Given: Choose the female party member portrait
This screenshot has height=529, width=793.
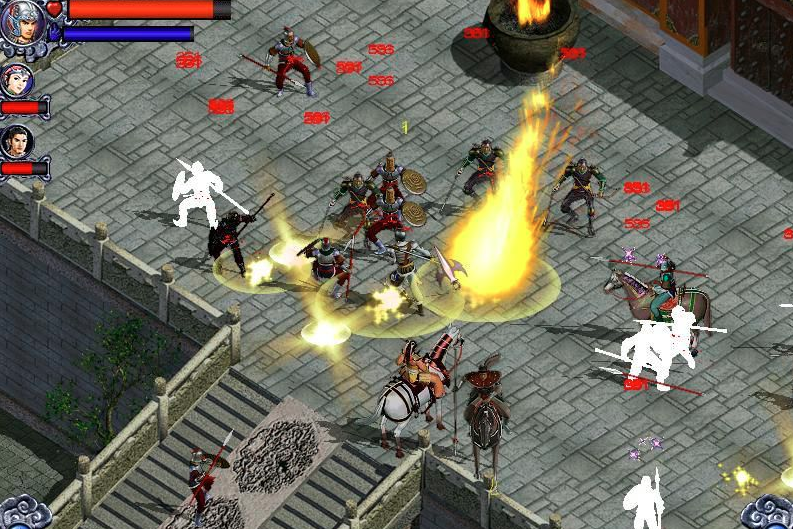Looking at the screenshot, I should (x=17, y=80).
